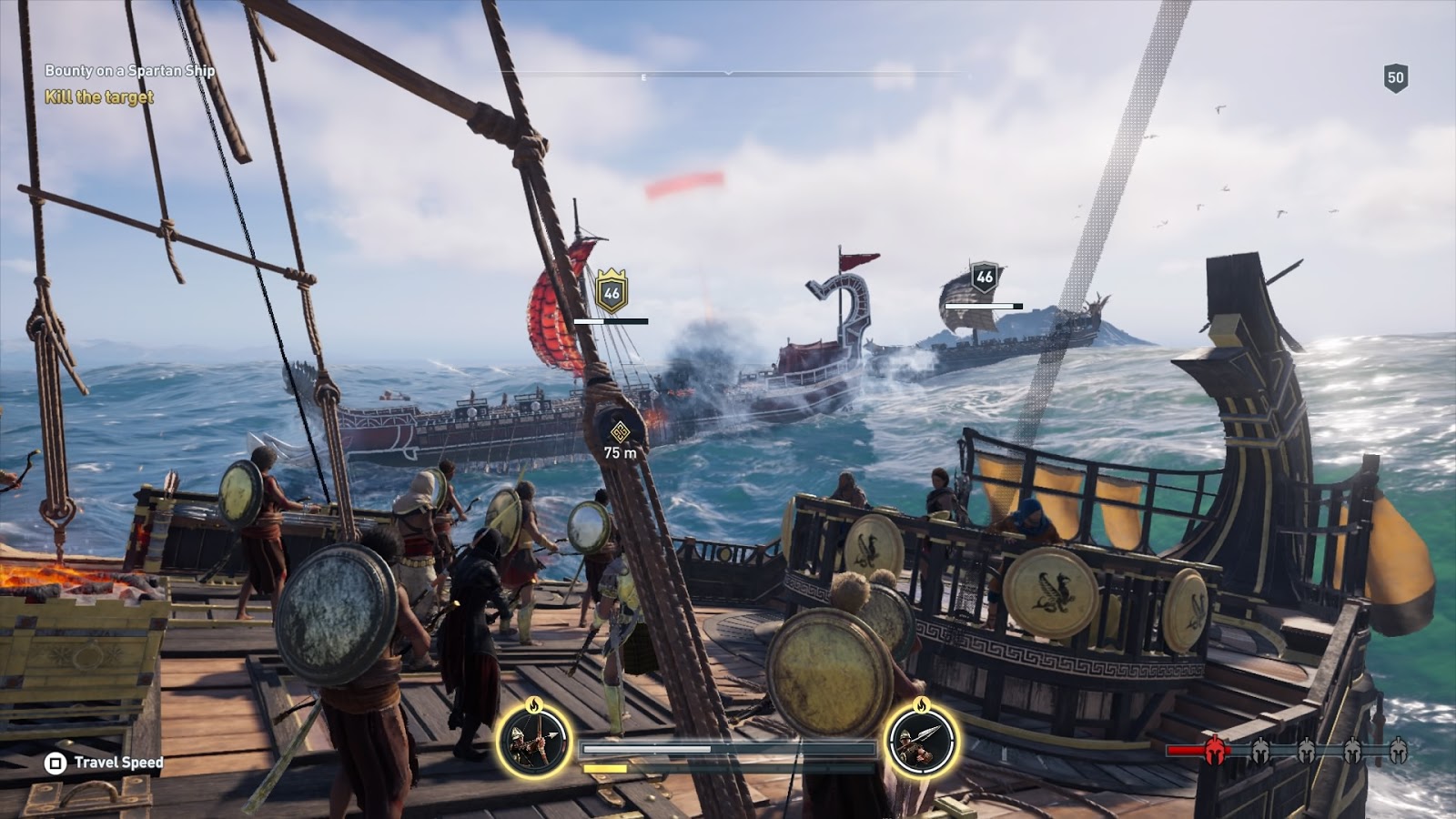Select the red Spartan helmet bounty icon
Image resolution: width=1456 pixels, height=819 pixels.
(x=1213, y=750)
